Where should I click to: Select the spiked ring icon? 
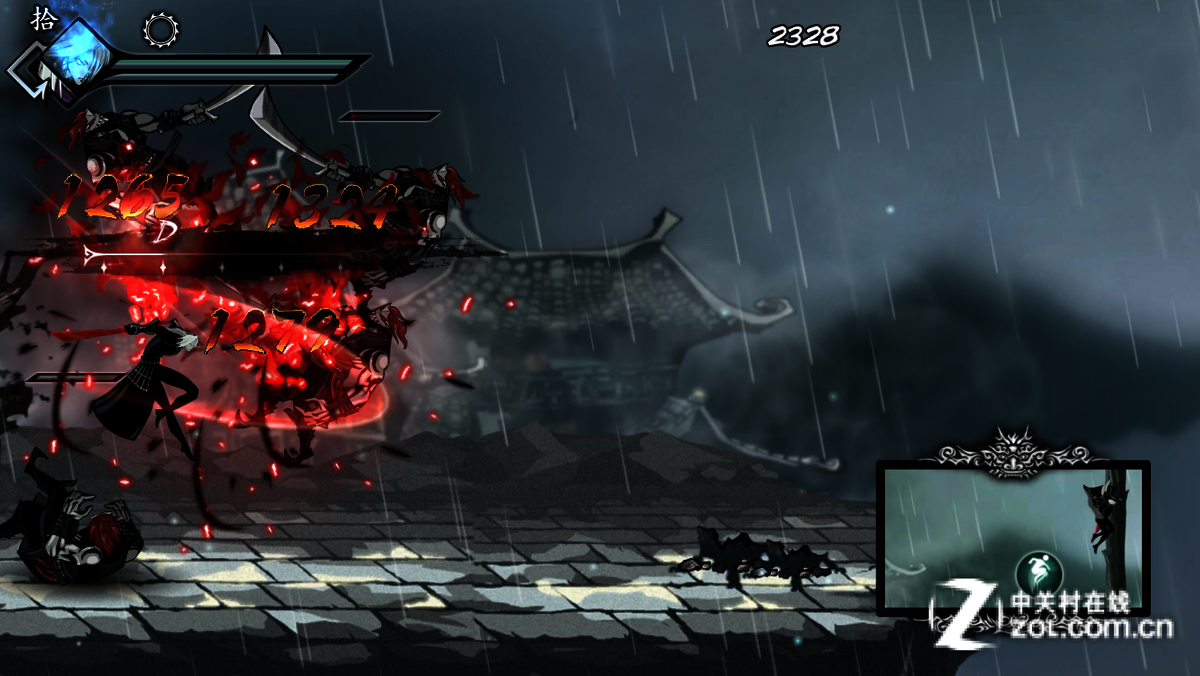161,29
